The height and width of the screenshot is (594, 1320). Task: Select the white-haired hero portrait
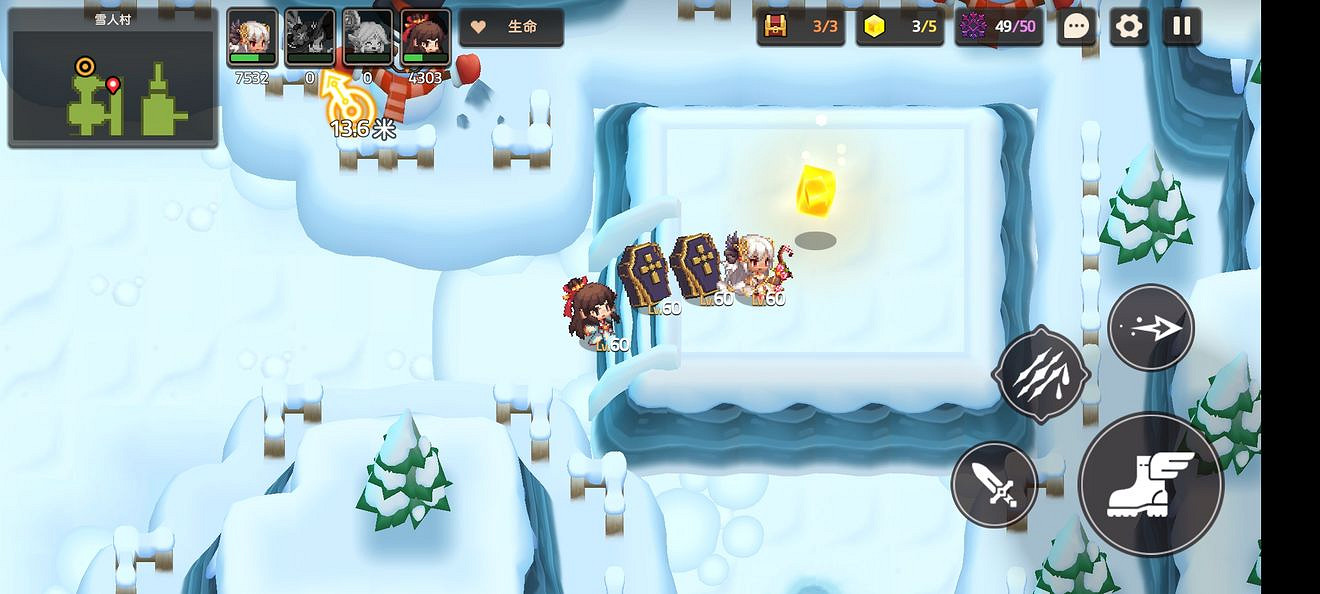252,38
